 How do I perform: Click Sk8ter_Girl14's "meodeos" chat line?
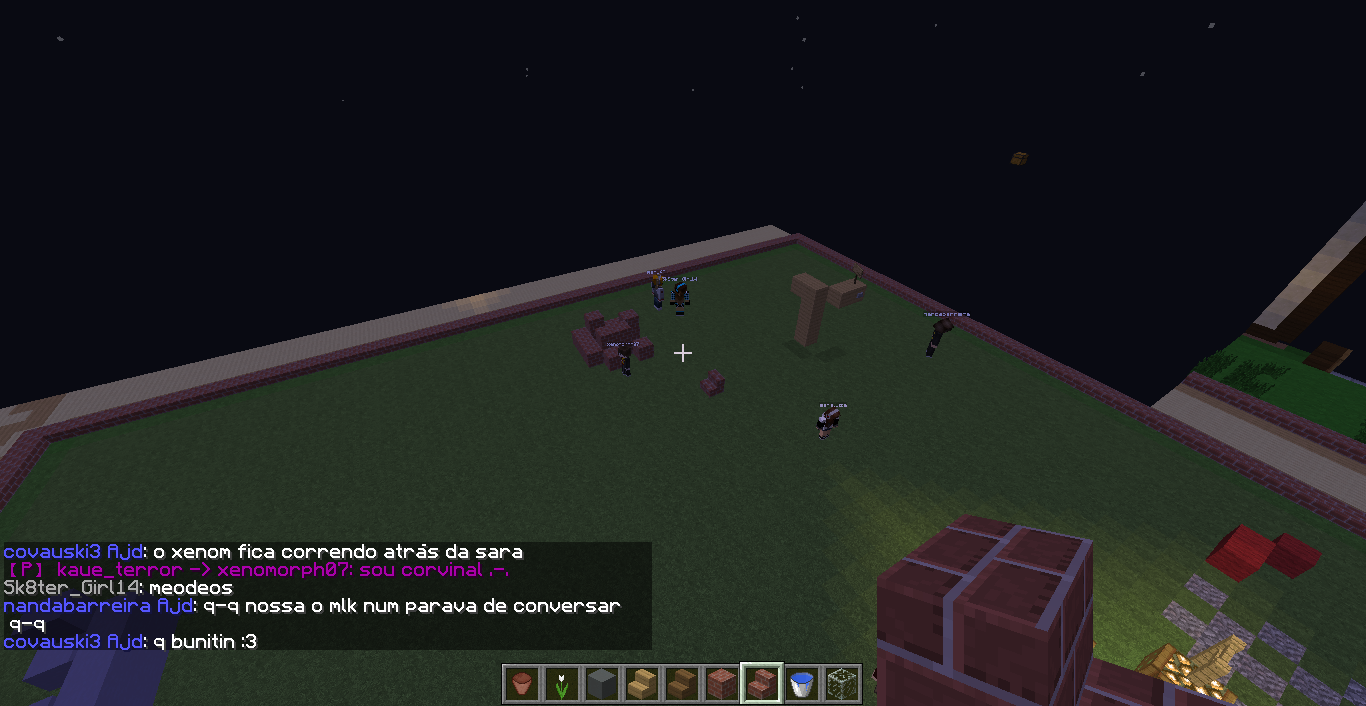click(x=118, y=588)
